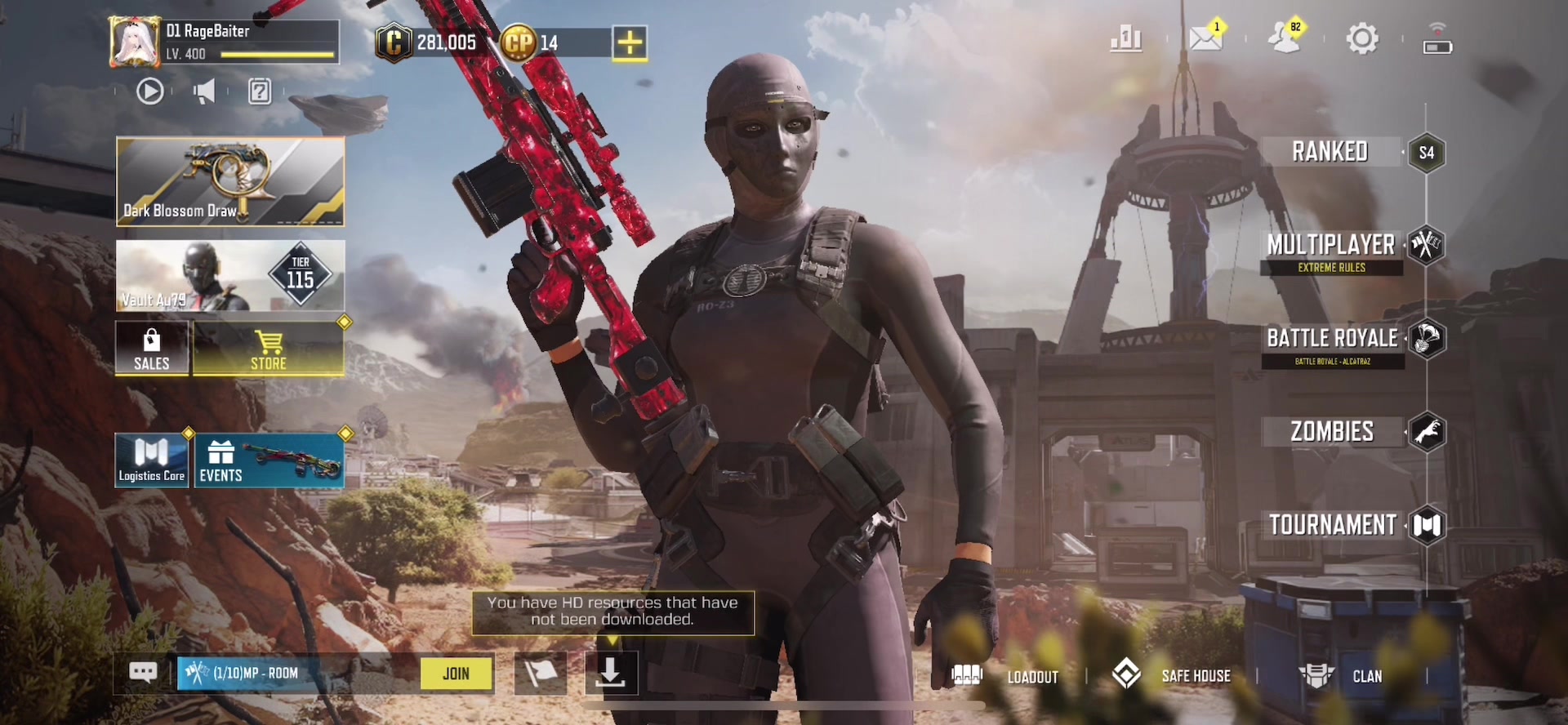Visit the Store
This screenshot has height=725, width=1568.
[x=269, y=349]
